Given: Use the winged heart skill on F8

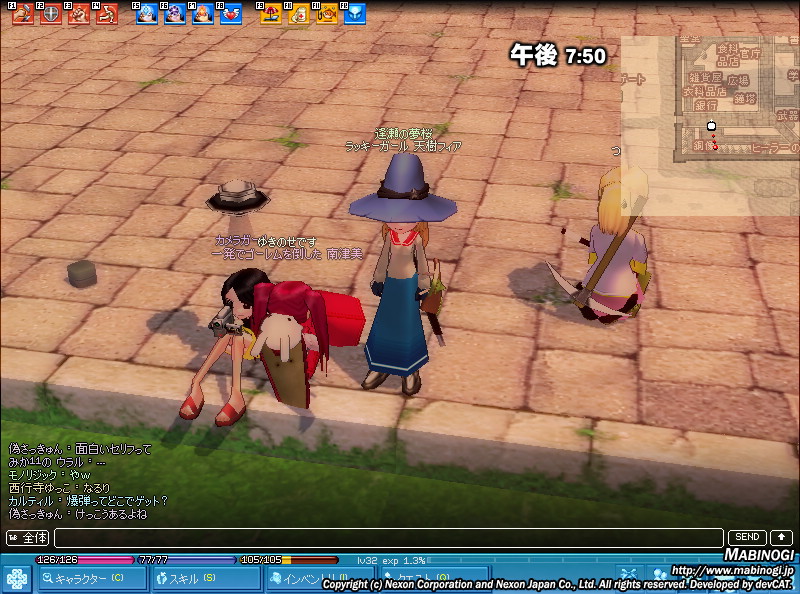Looking at the screenshot, I should (x=231, y=14).
